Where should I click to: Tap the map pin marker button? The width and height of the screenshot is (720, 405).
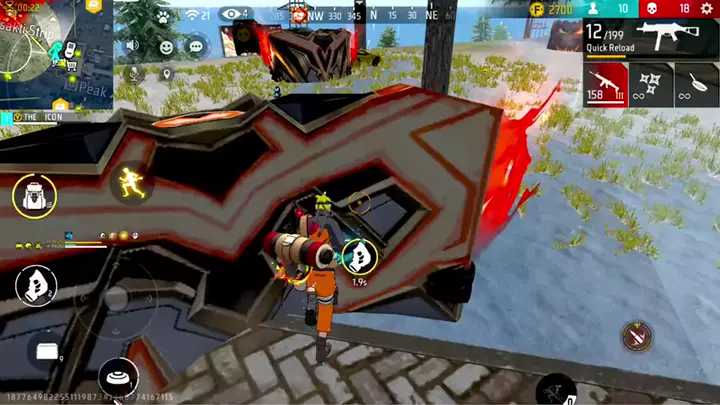click(166, 73)
